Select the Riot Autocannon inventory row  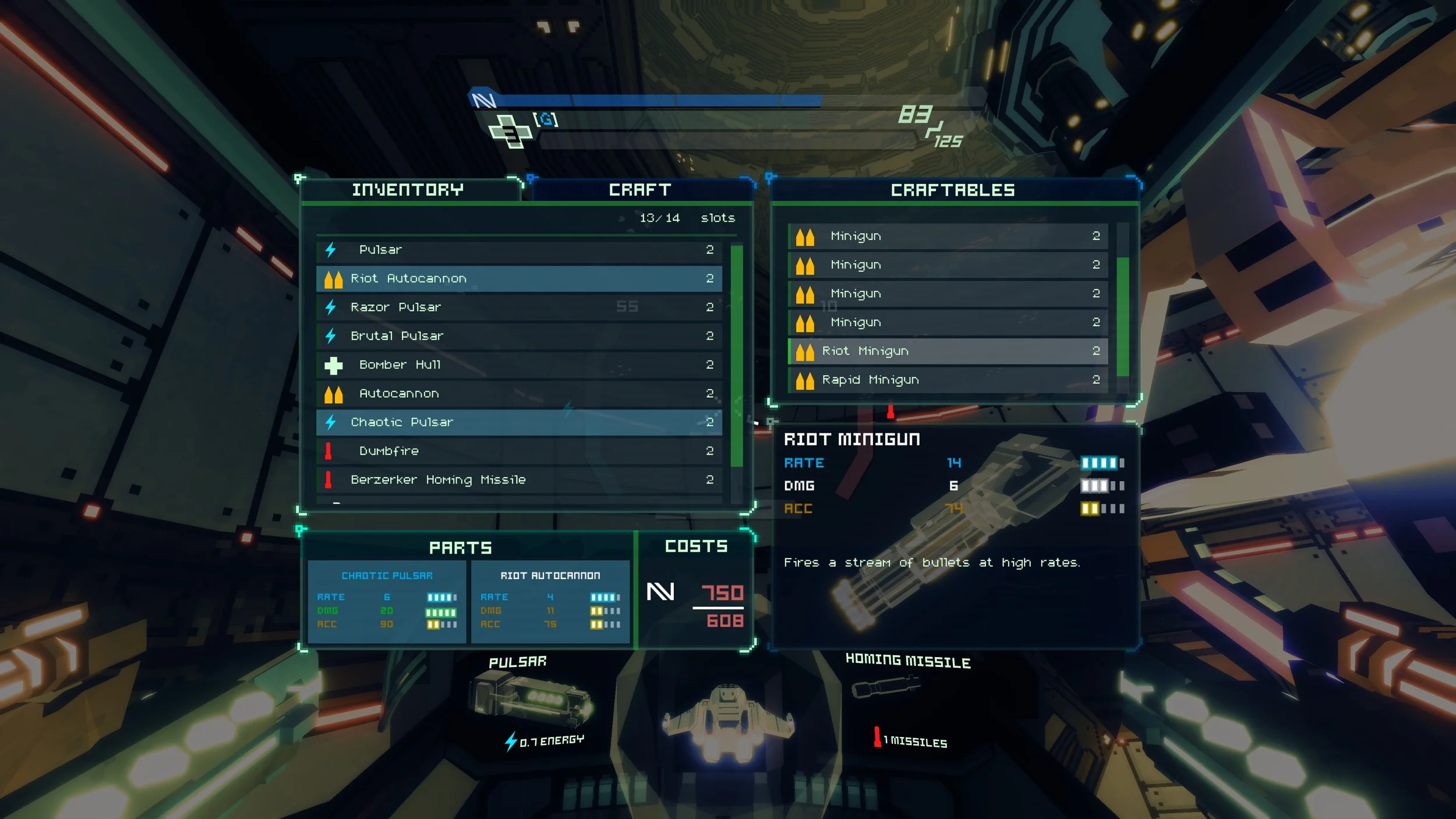point(518,278)
